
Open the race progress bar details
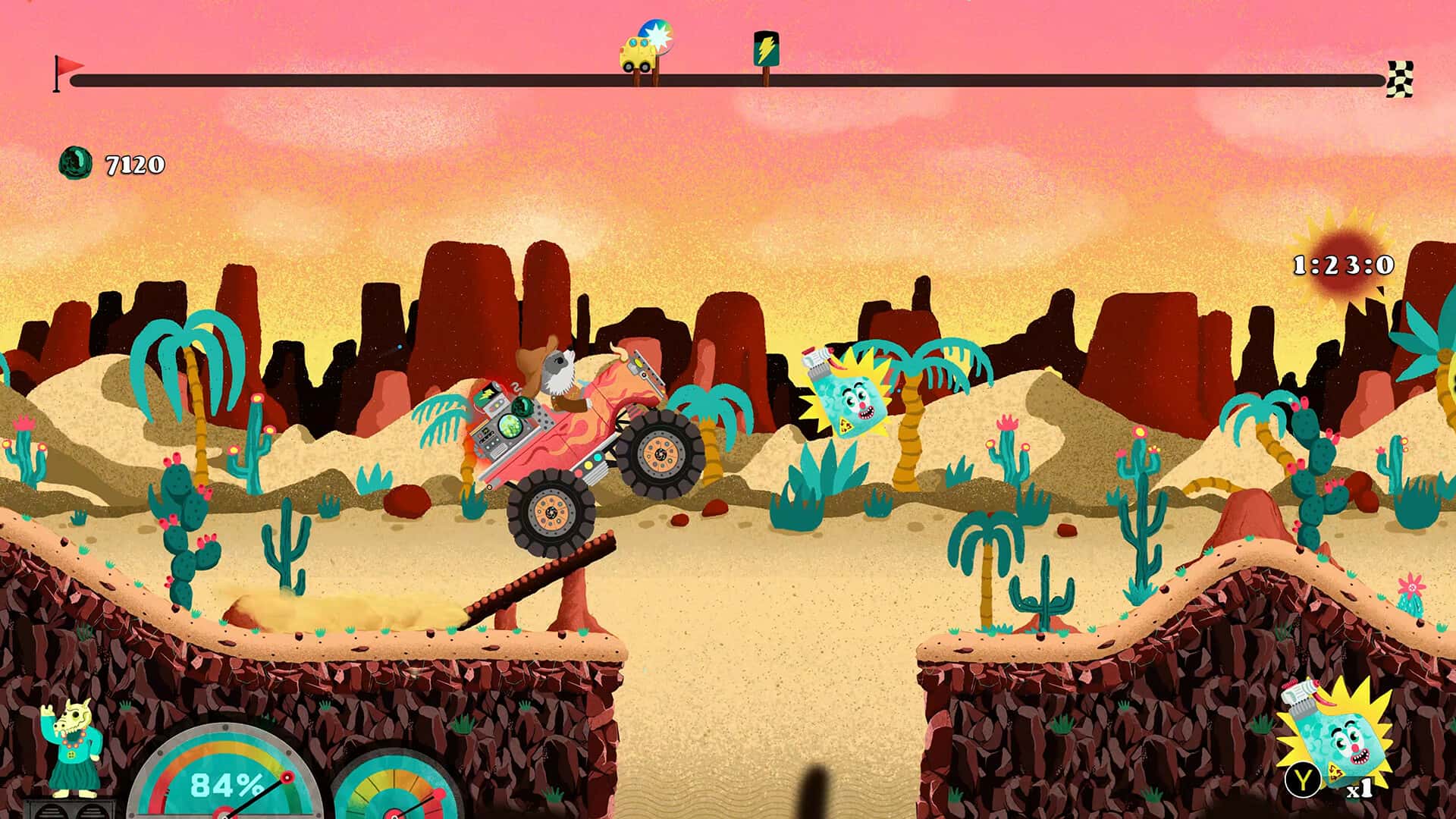click(728, 76)
